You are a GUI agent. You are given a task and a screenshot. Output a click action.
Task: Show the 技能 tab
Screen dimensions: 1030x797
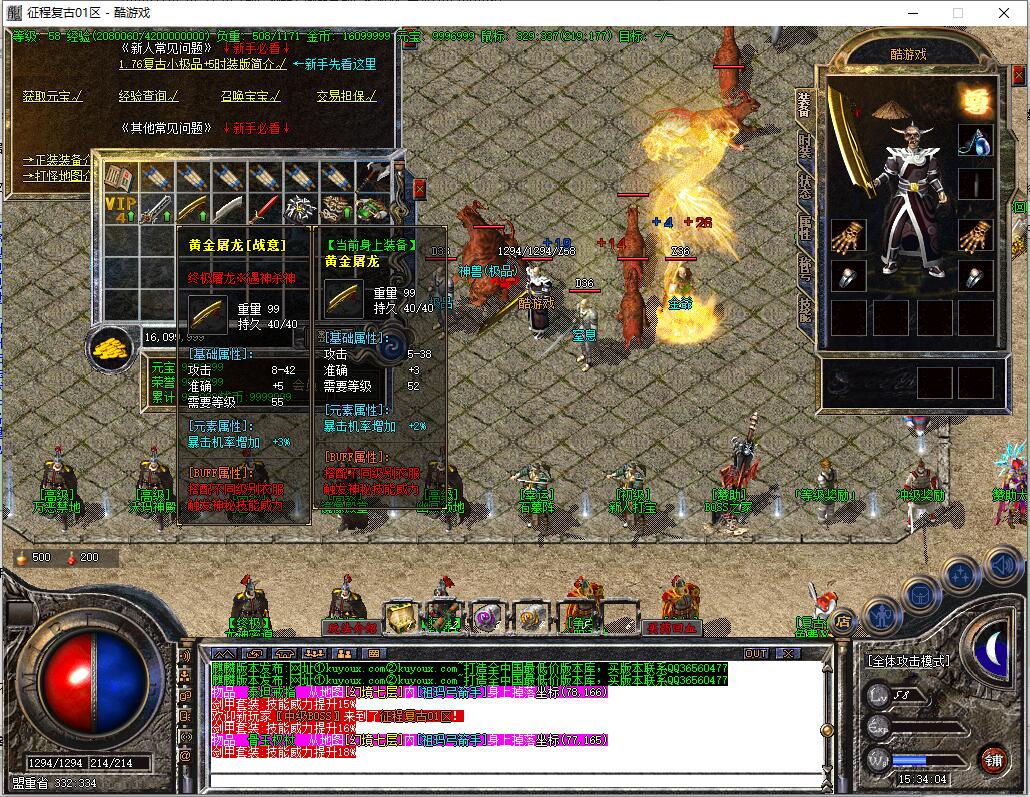(806, 309)
